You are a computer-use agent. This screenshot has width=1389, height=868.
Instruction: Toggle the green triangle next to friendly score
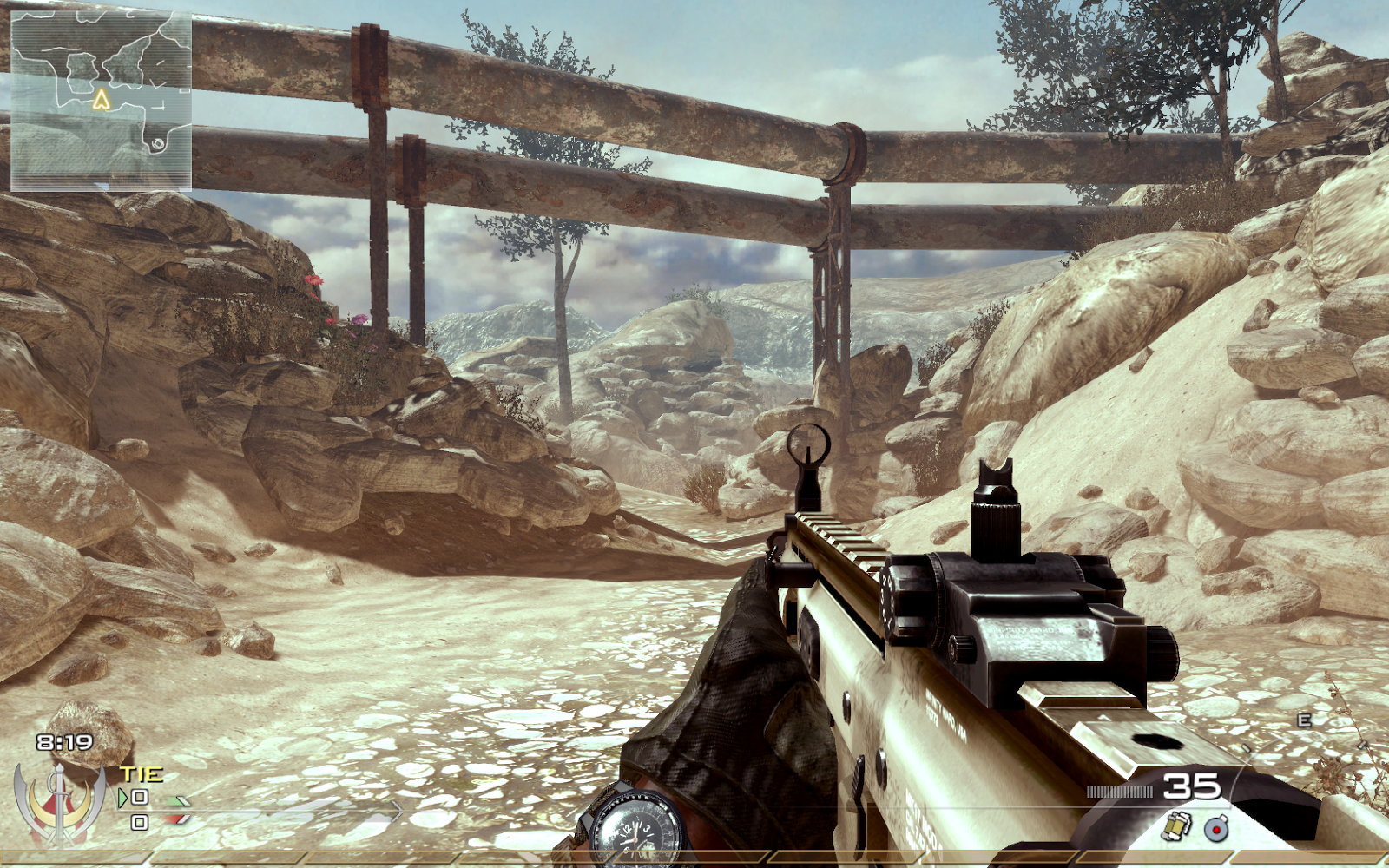pyautogui.click(x=122, y=798)
